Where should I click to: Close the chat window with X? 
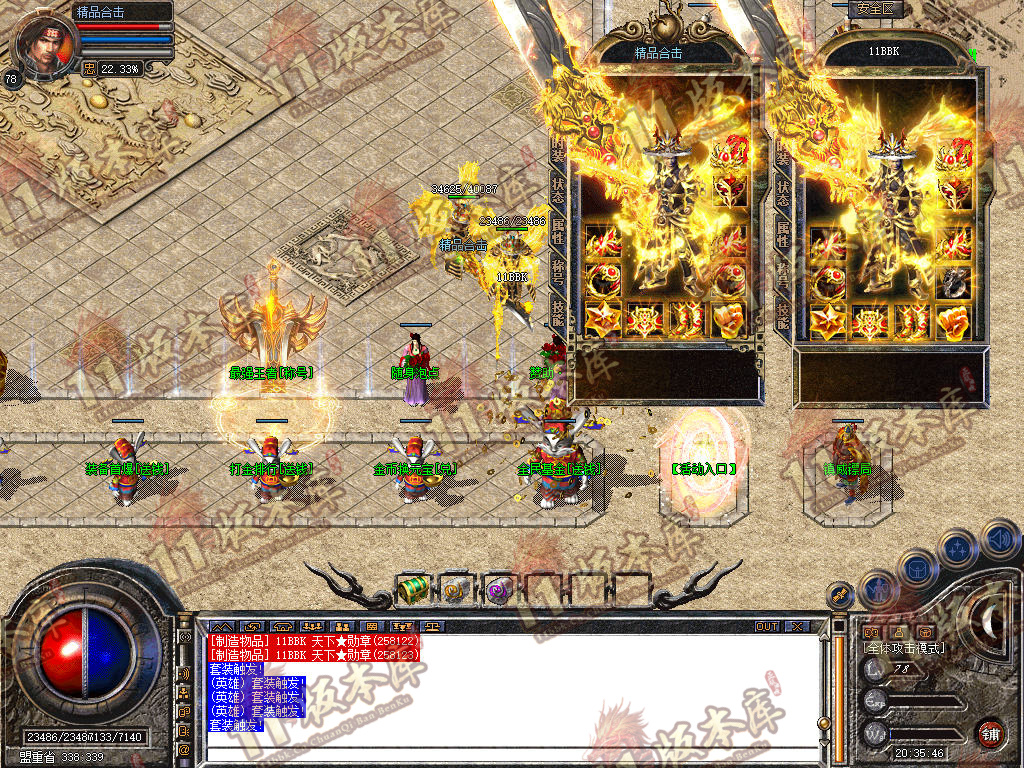[x=796, y=627]
